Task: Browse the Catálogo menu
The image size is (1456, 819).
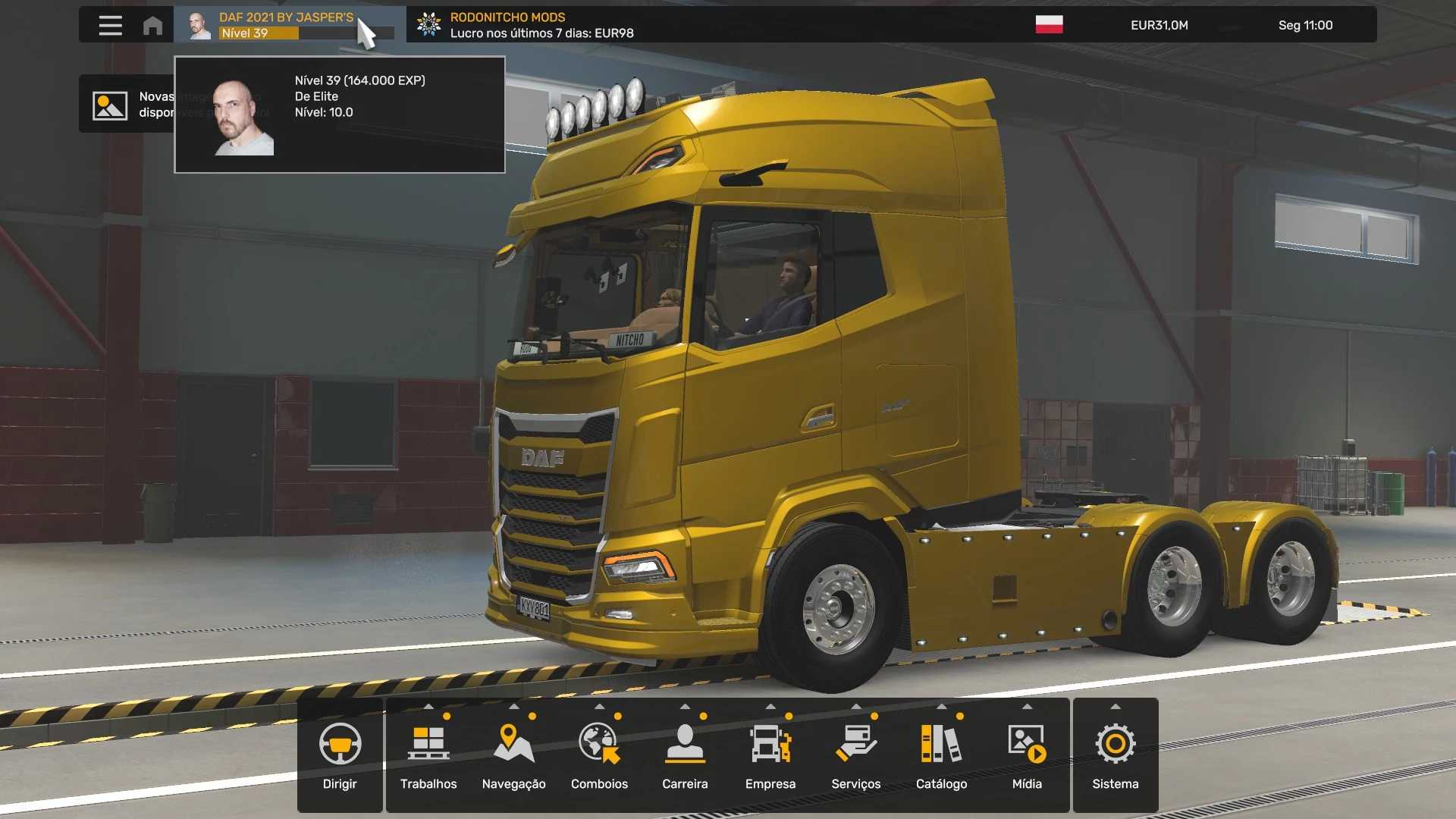Action: [942, 755]
